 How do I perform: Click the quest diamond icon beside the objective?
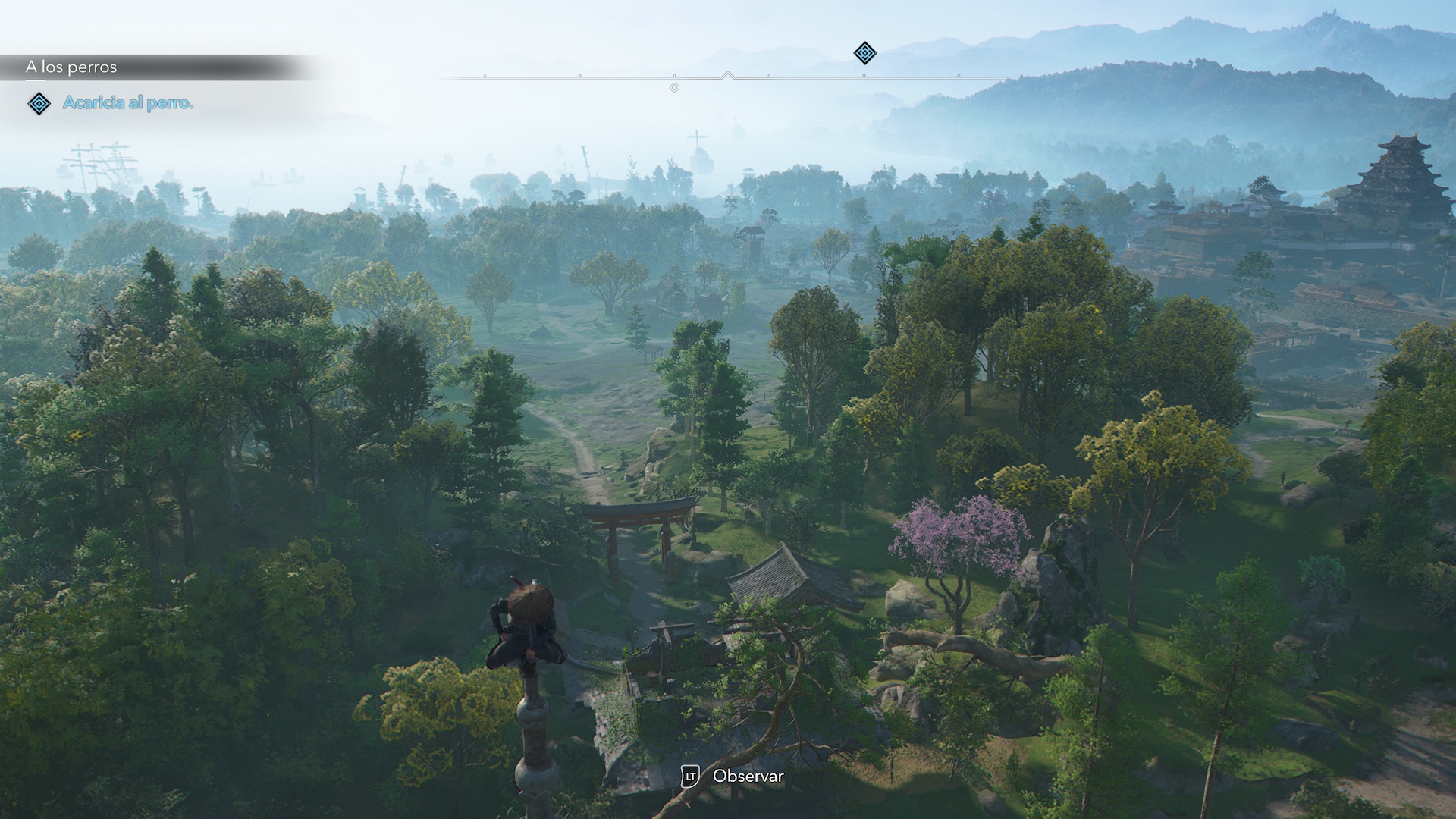[x=39, y=103]
